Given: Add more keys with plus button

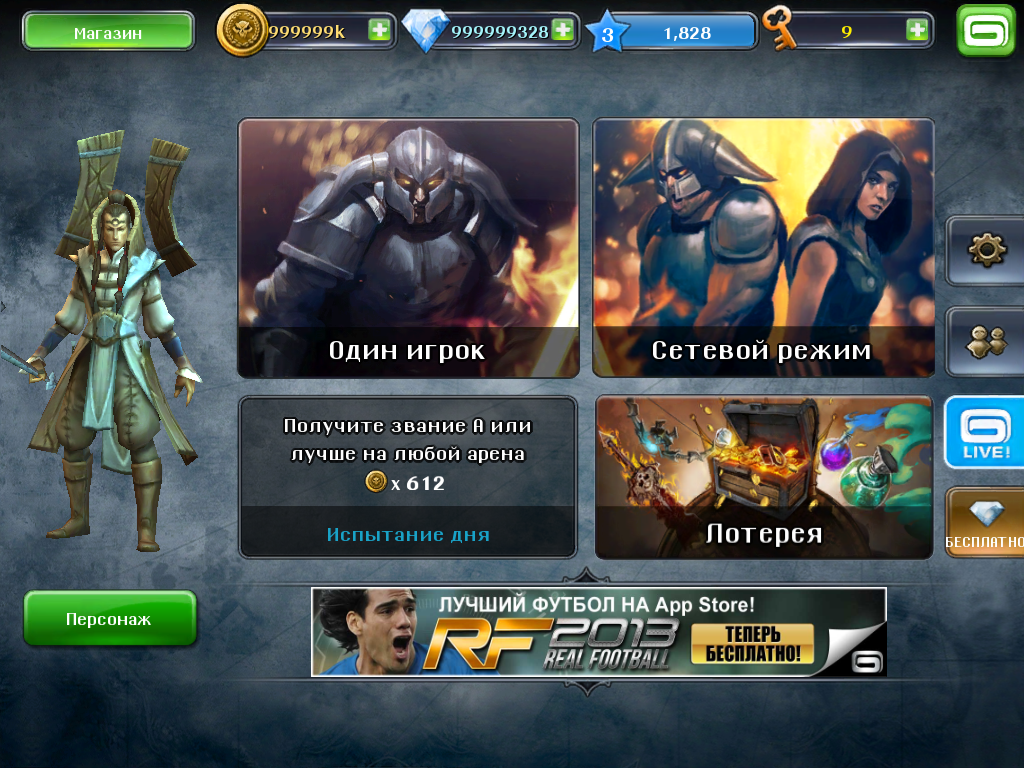Looking at the screenshot, I should click(916, 30).
